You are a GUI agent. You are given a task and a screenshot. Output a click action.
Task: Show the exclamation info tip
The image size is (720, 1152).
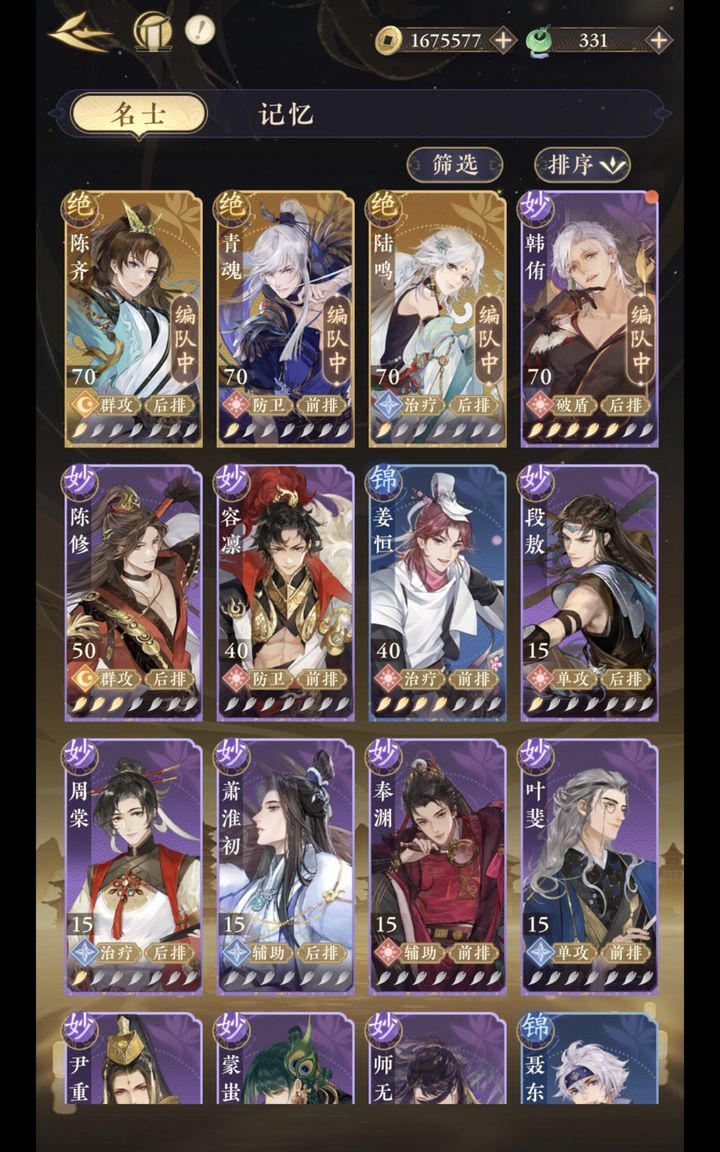tap(200, 29)
